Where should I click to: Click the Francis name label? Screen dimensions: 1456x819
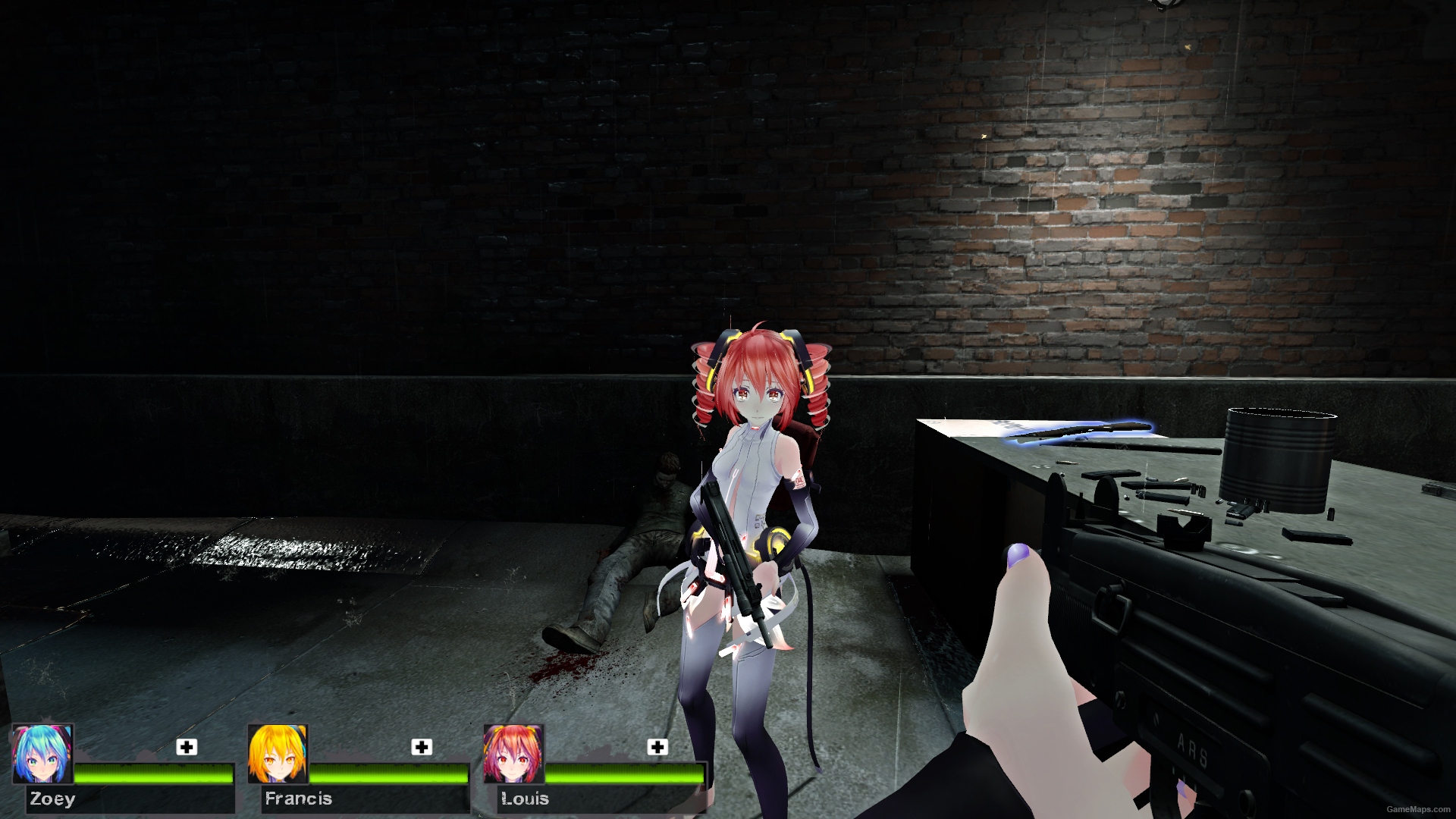[x=298, y=799]
